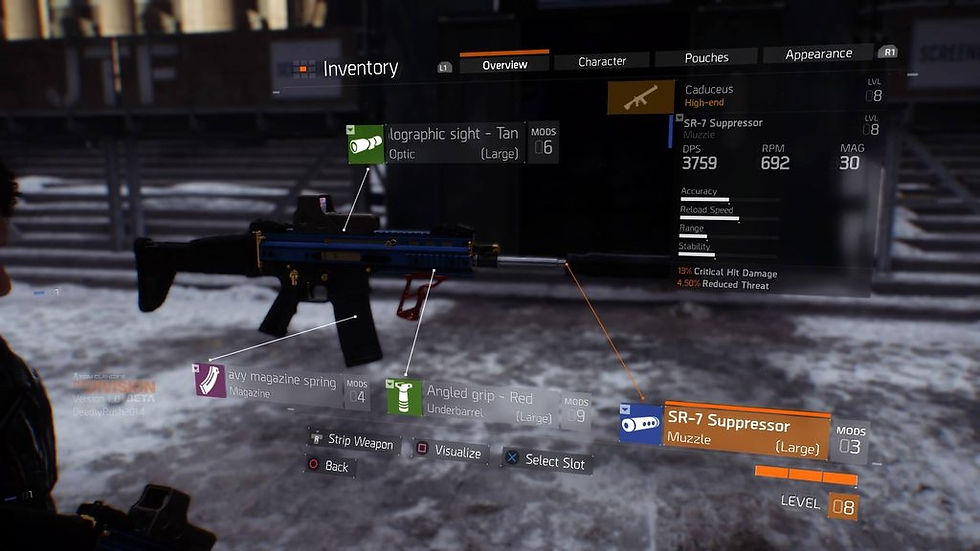Select the Caduceus weapon icon
Image resolution: width=980 pixels, height=551 pixels.
[639, 98]
